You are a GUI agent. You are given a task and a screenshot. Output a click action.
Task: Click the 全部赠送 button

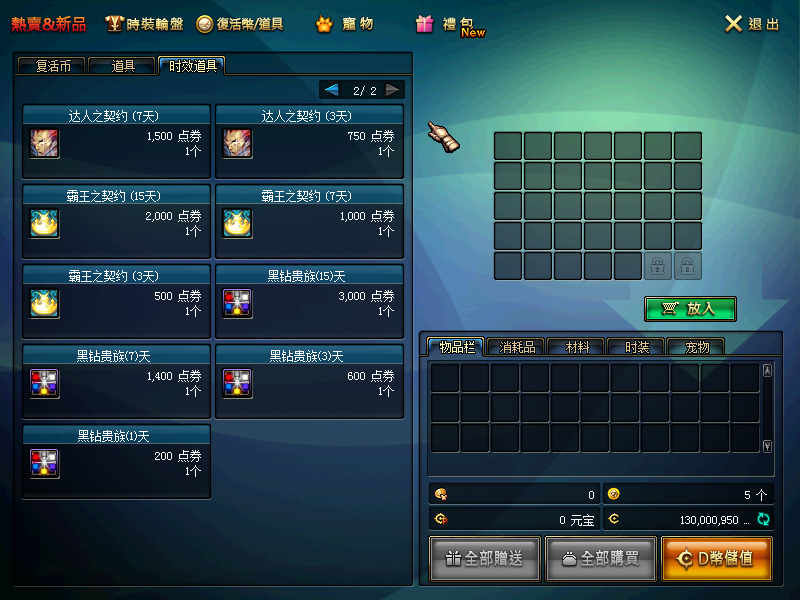(485, 559)
